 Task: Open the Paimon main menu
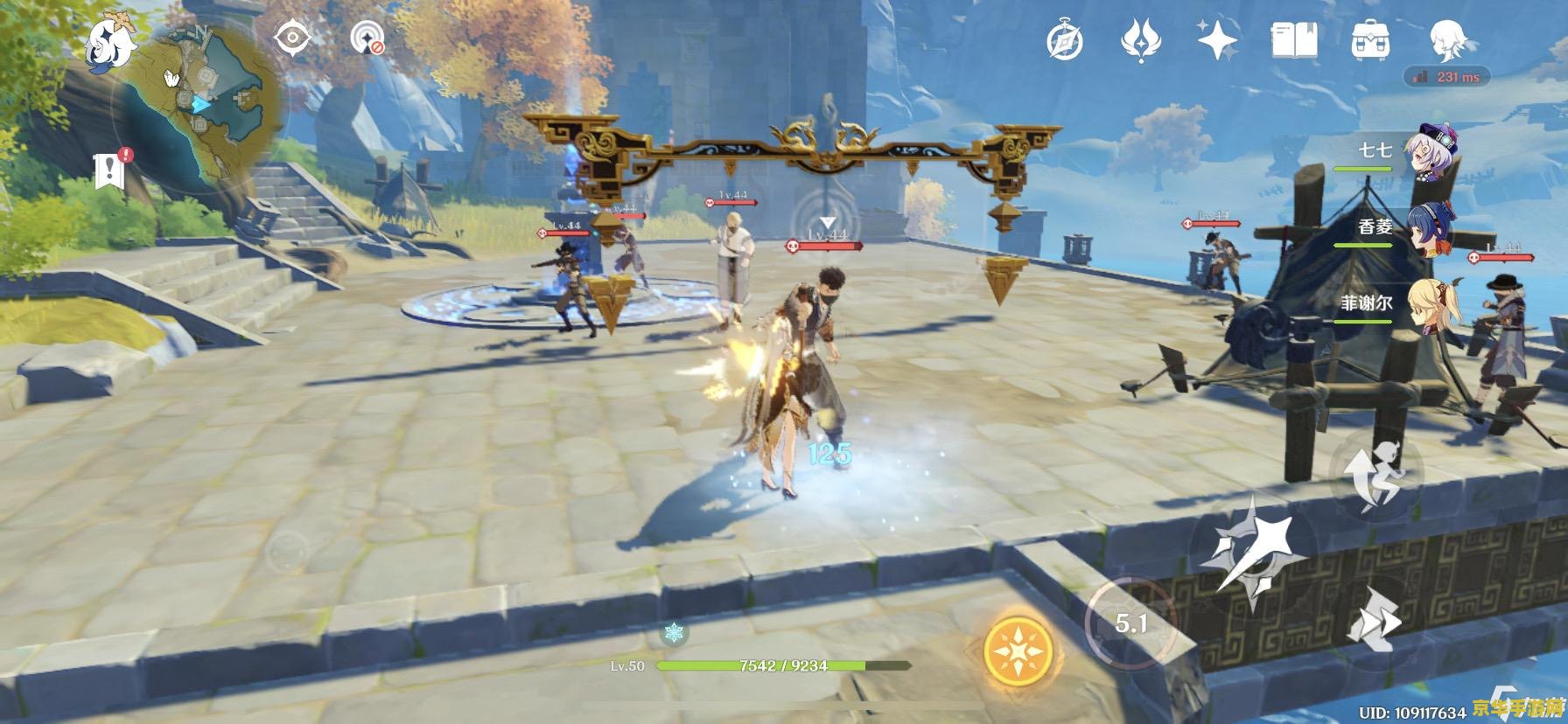111,44
